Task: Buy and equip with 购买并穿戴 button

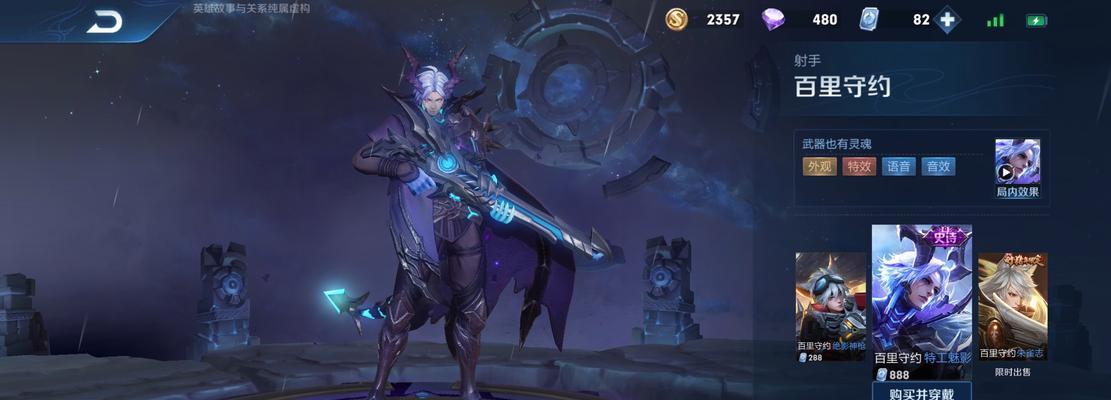Action: pyautogui.click(x=921, y=392)
